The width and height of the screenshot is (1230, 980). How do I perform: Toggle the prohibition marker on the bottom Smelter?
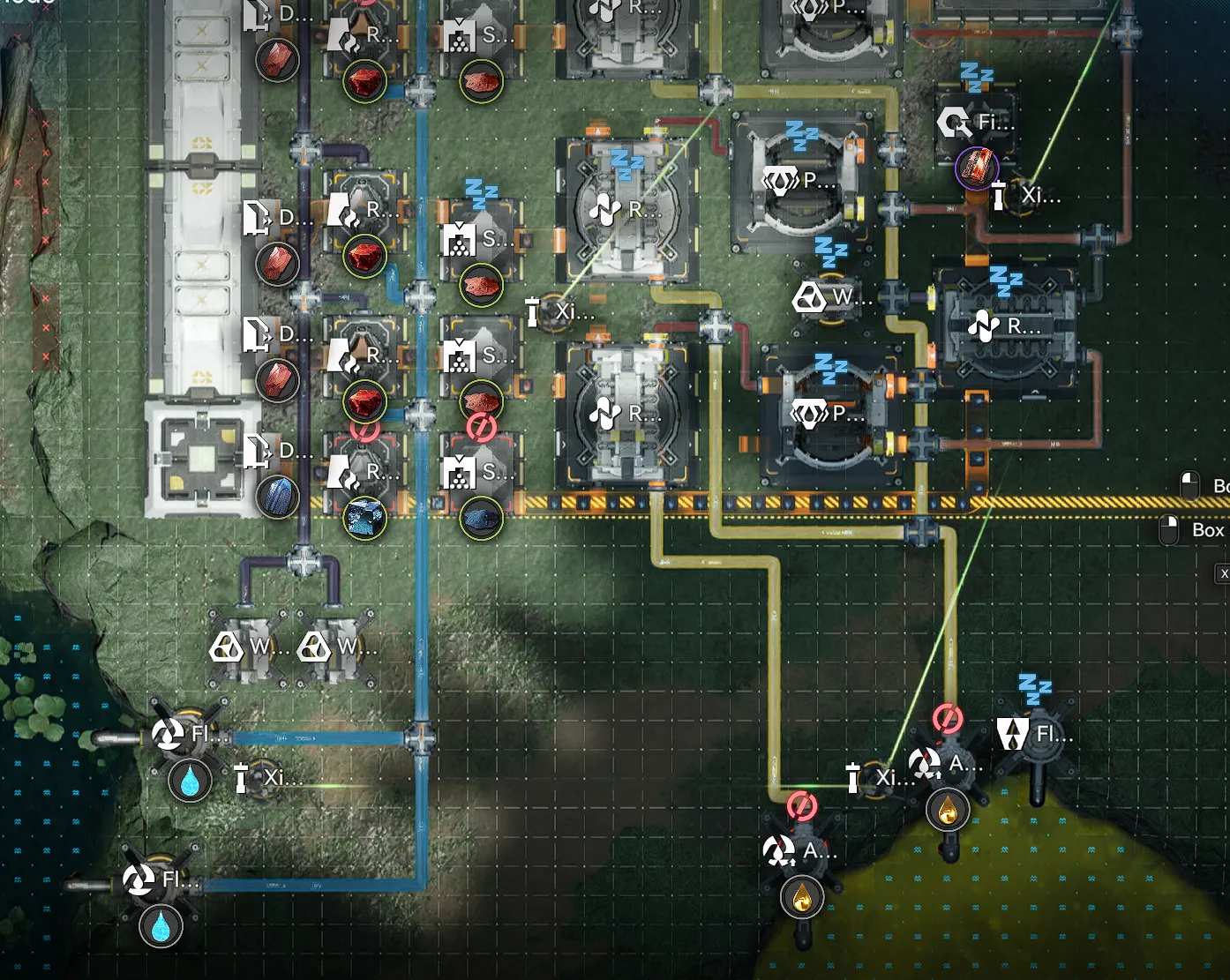tap(480, 430)
